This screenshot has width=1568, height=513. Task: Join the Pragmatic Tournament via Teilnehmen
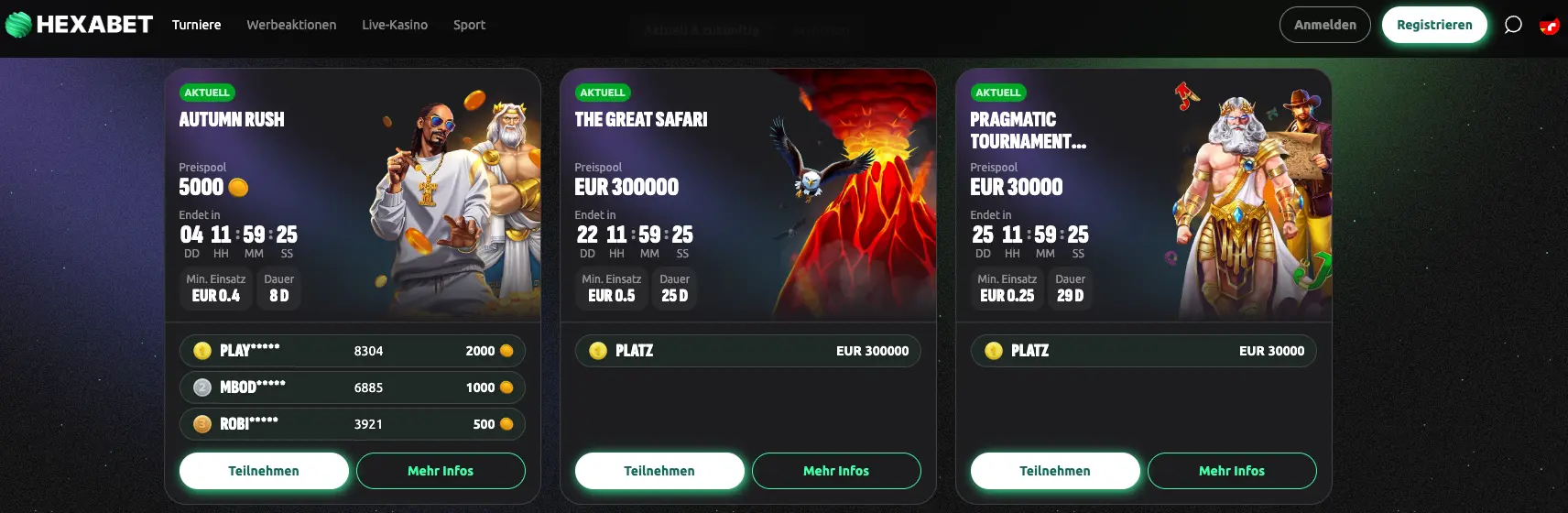coord(1055,471)
